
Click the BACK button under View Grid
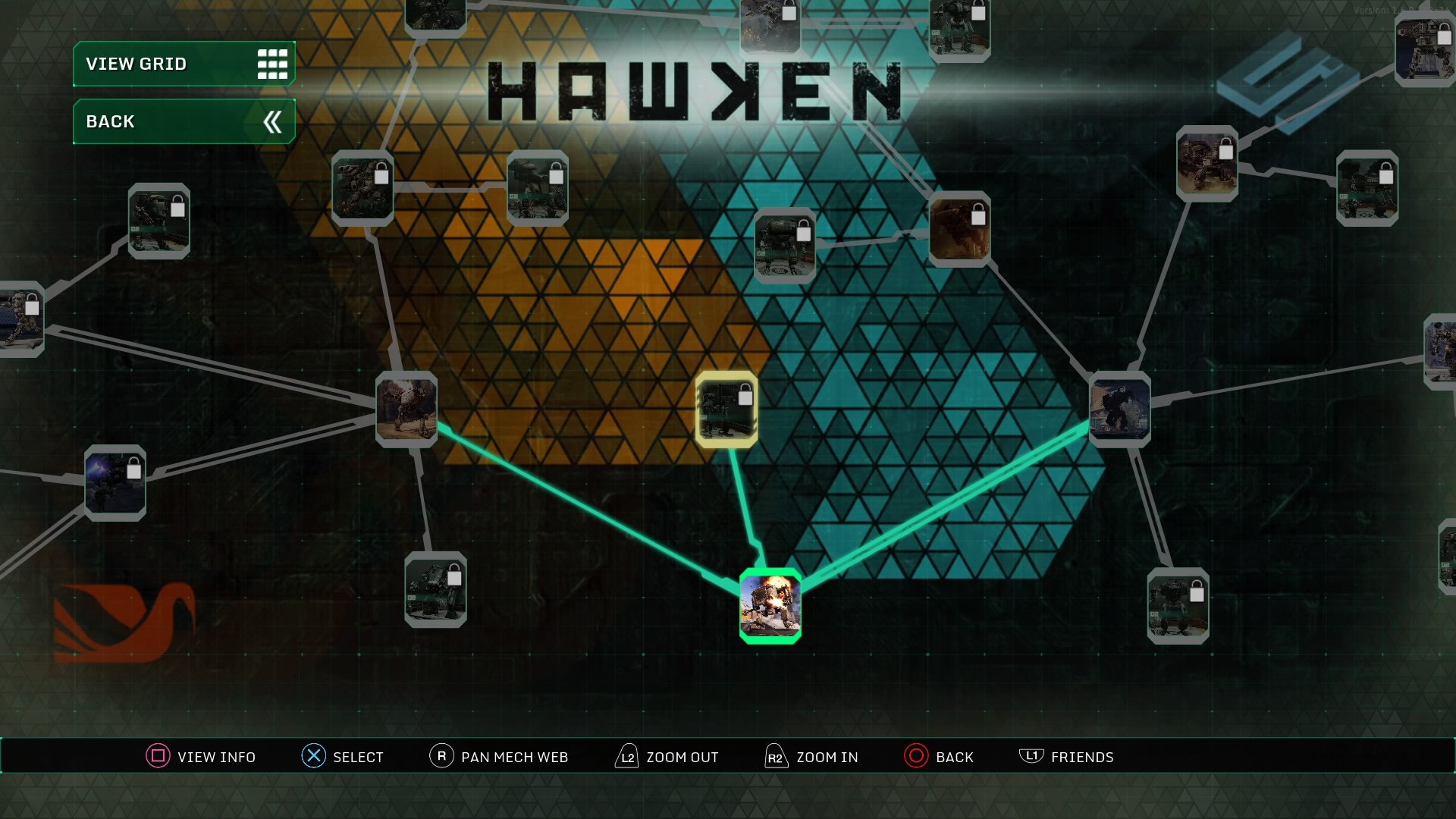[x=183, y=121]
